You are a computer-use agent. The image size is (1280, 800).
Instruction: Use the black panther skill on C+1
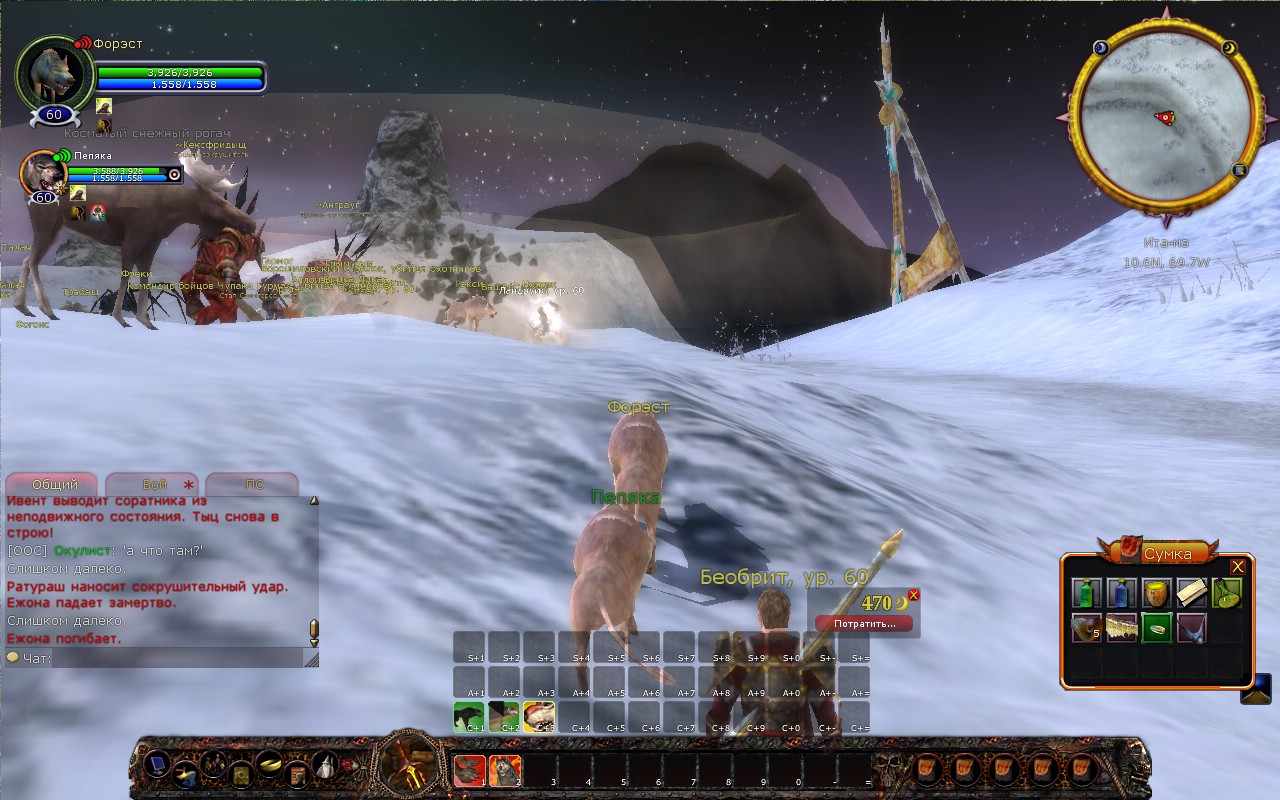tap(469, 716)
